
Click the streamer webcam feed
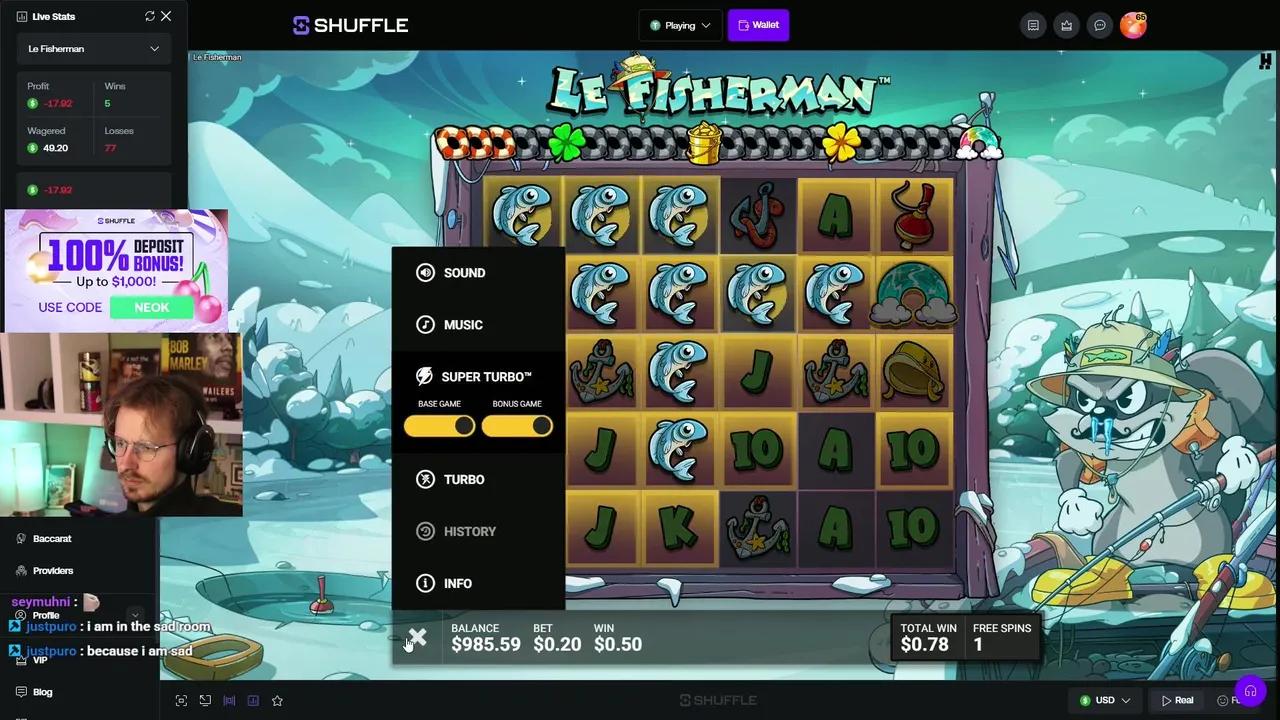120,420
